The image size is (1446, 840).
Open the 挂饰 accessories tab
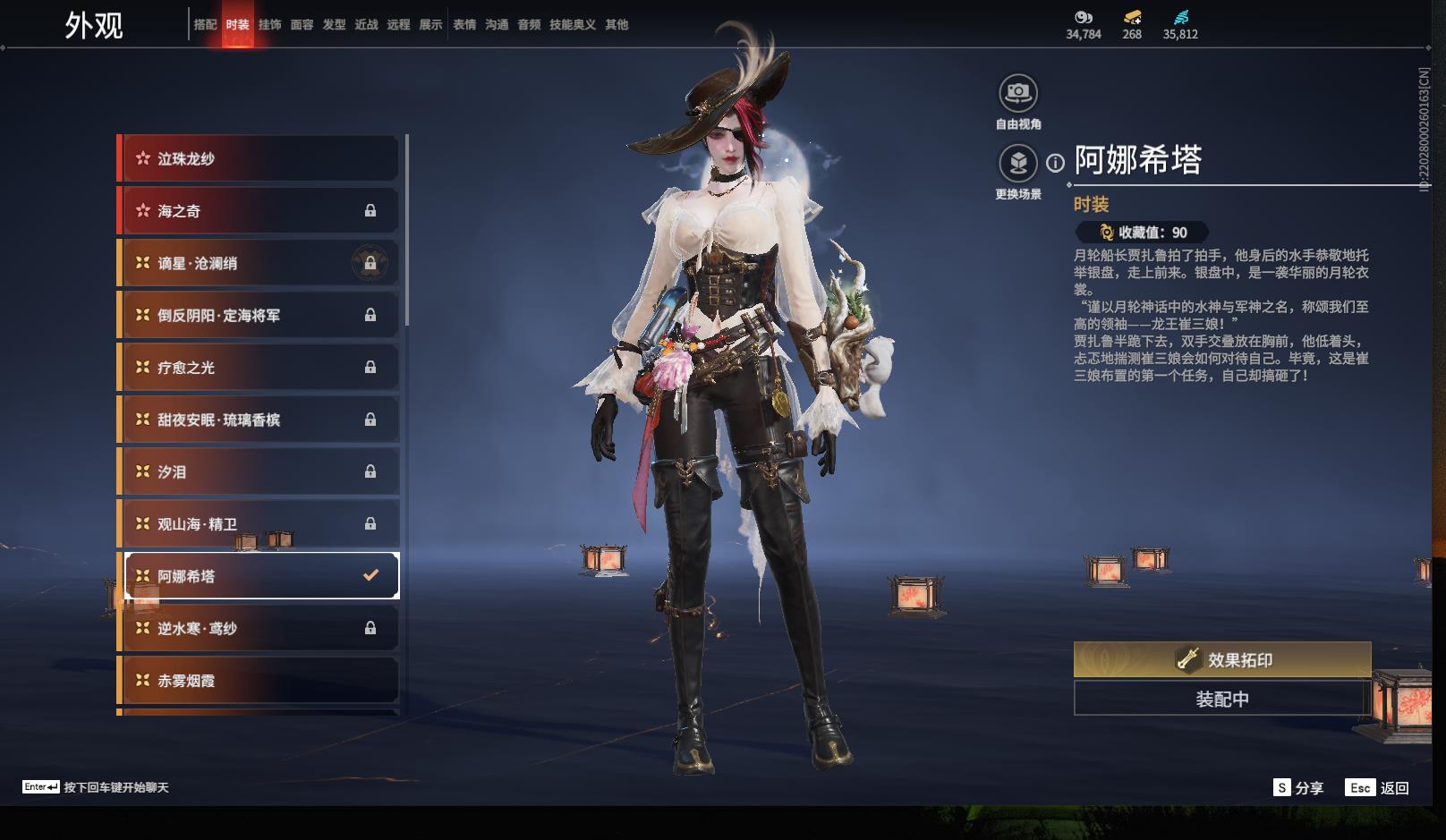click(x=269, y=25)
